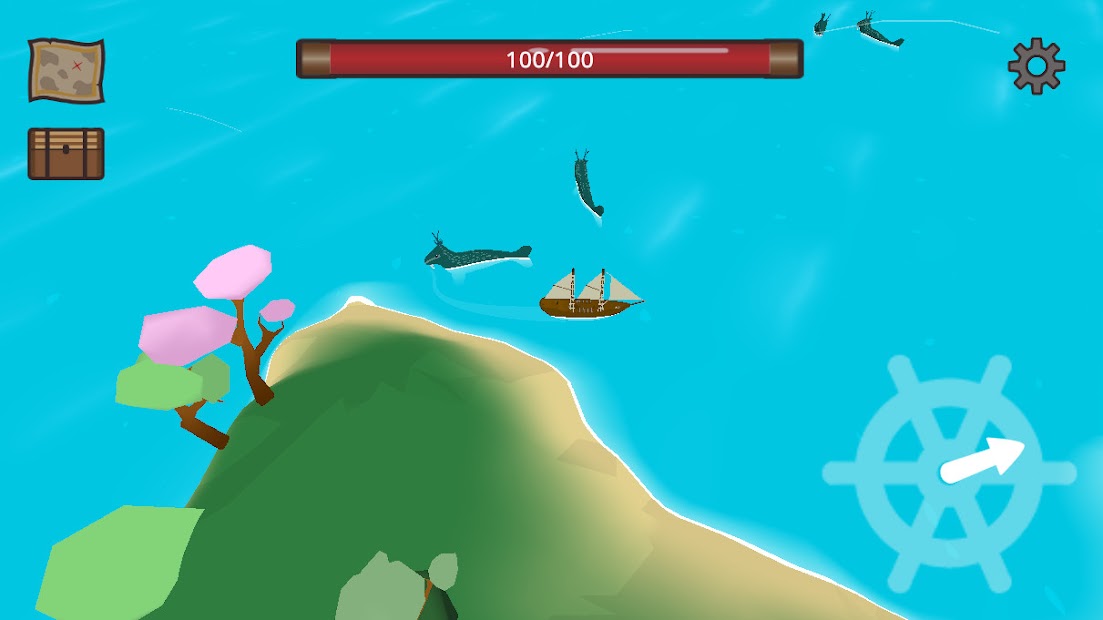Open settings with the gear icon
The width and height of the screenshot is (1103, 620).
pos(1036,66)
